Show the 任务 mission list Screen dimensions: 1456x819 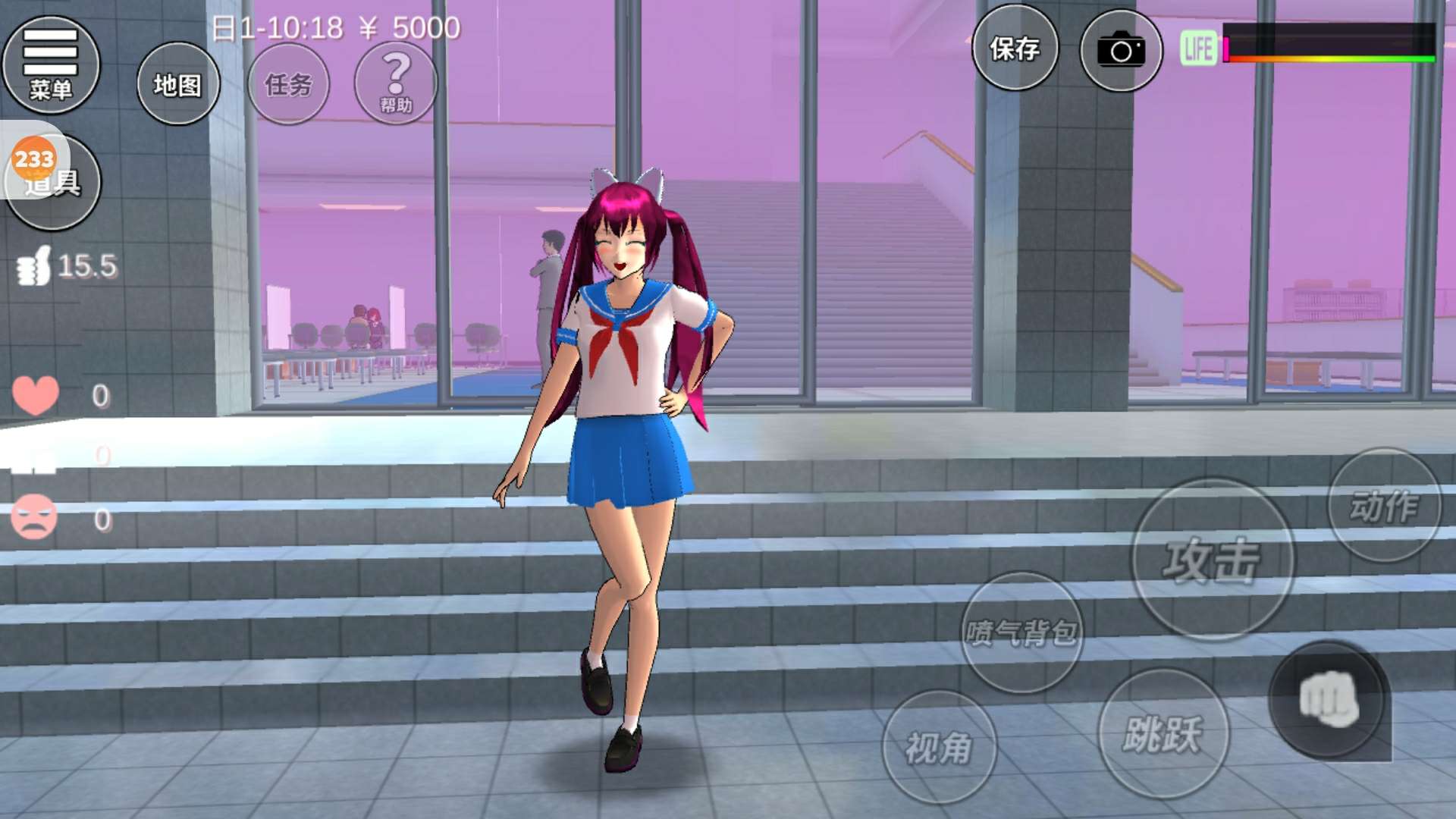tap(288, 83)
